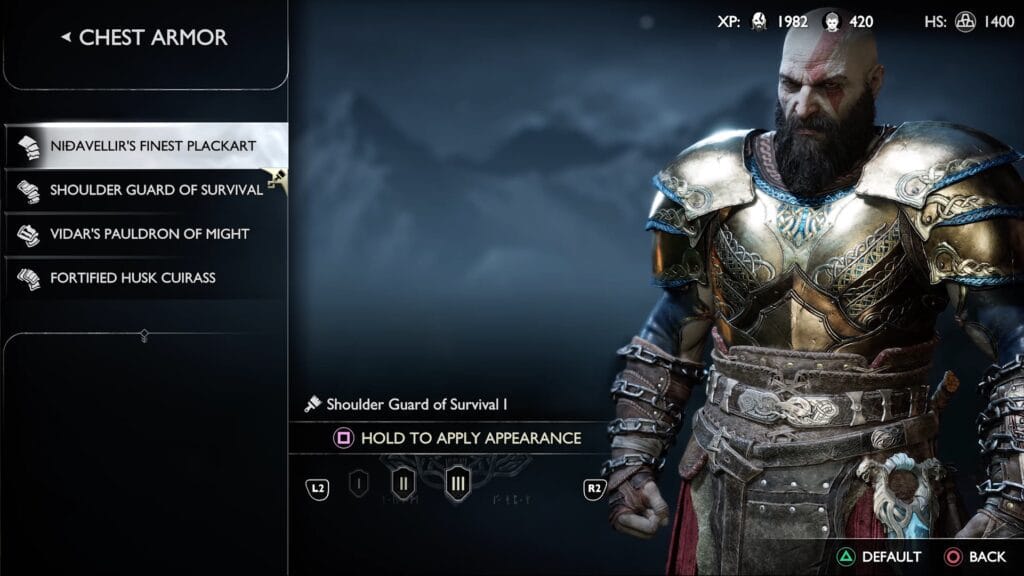This screenshot has height=576, width=1024.
Task: Switch to the level II appearance tier
Action: coord(404,485)
